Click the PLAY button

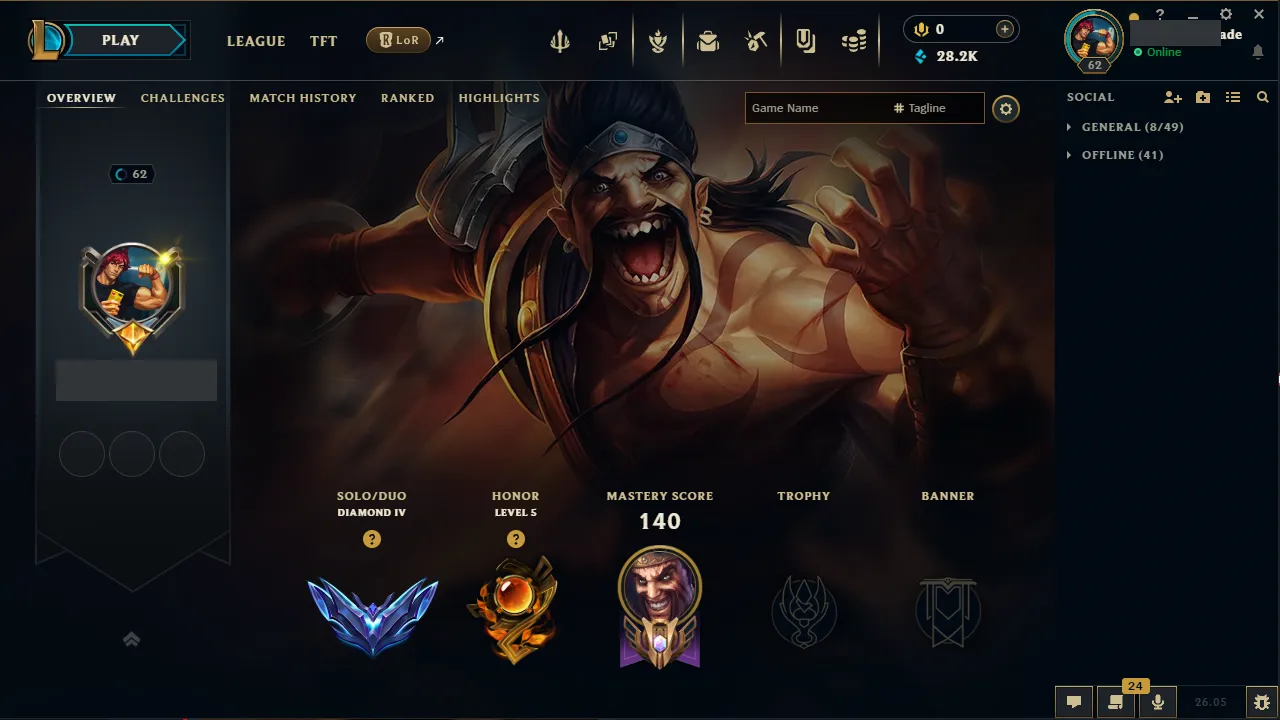[120, 39]
